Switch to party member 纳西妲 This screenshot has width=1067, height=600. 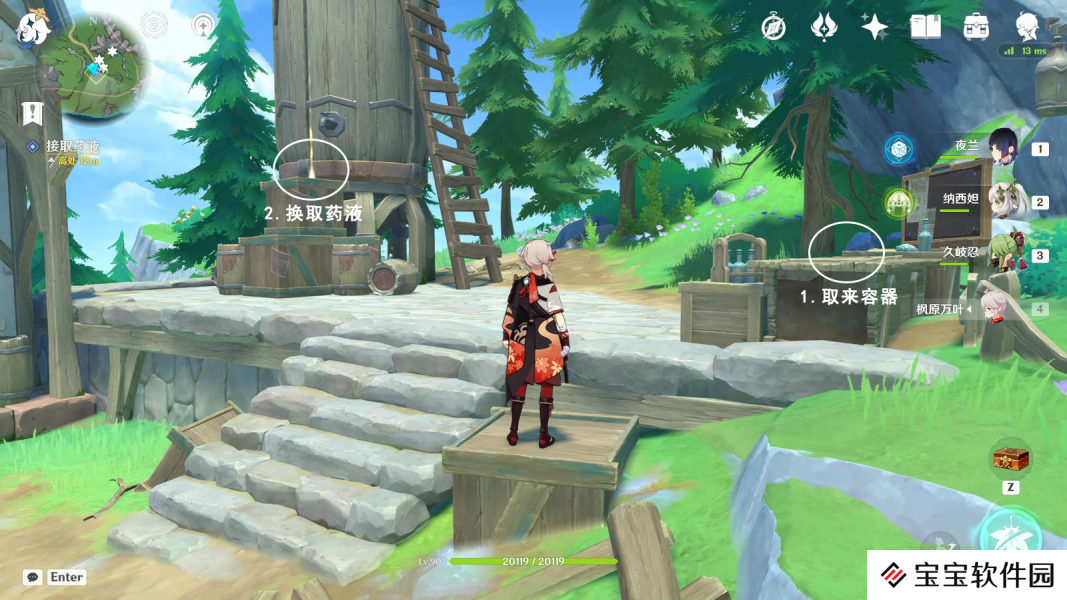tap(1002, 201)
